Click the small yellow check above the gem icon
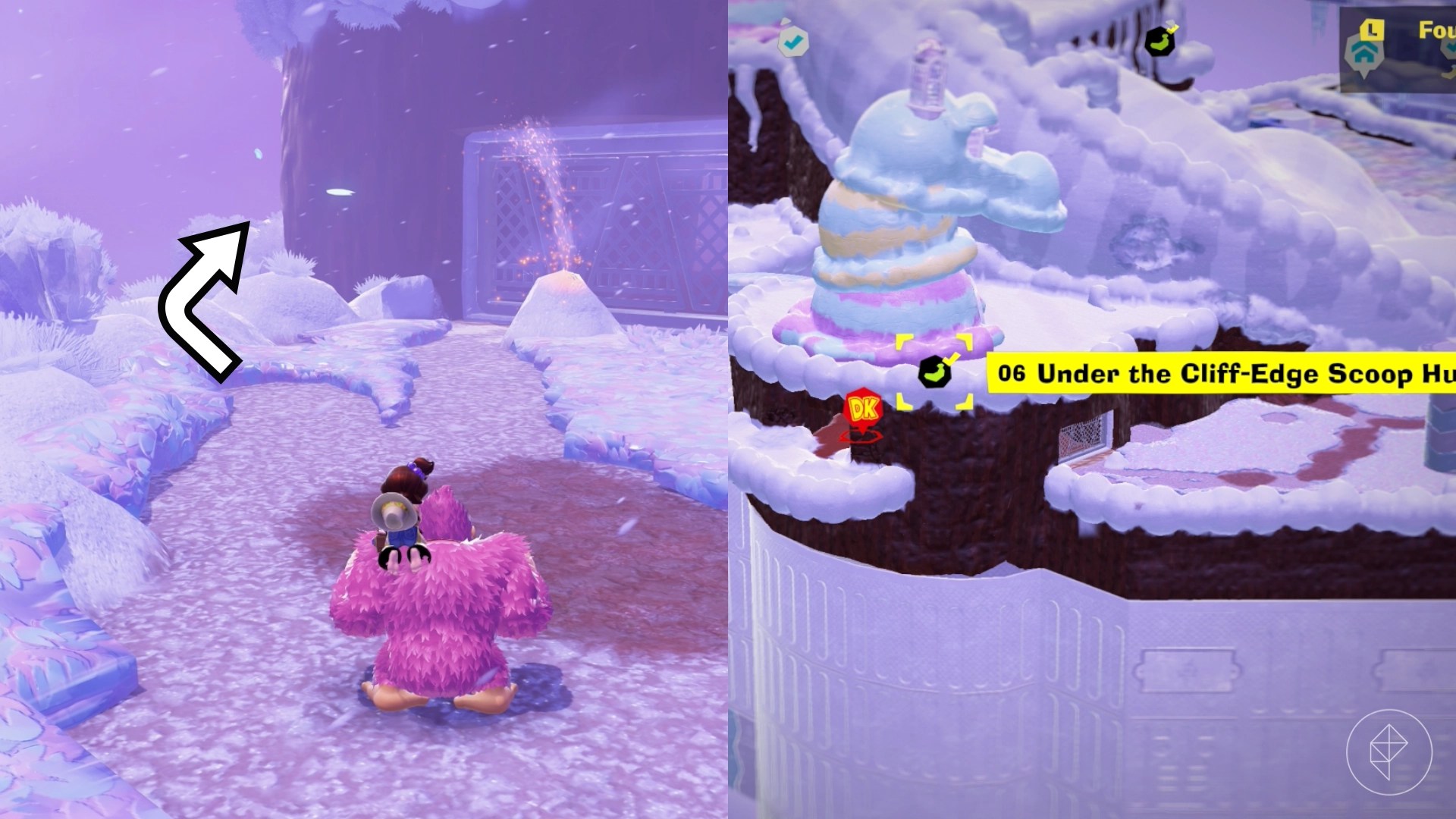 (x=951, y=359)
